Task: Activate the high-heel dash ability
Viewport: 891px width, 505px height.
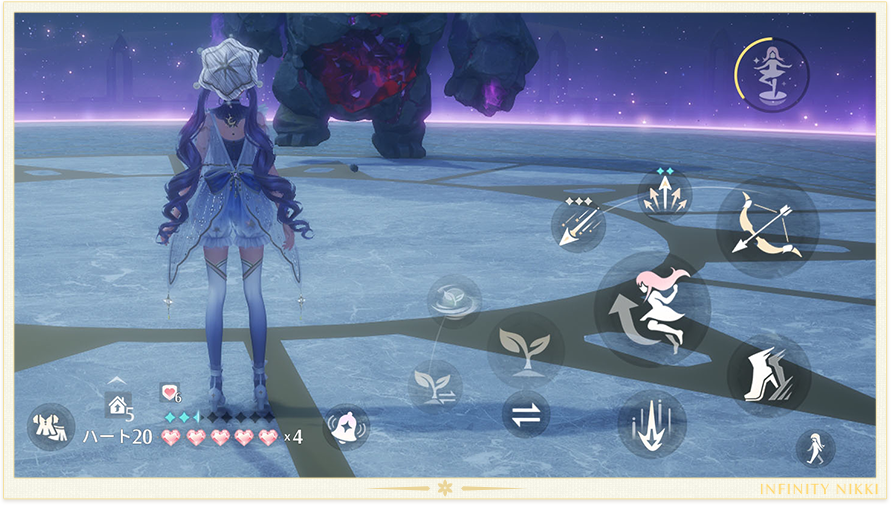Action: click(768, 375)
